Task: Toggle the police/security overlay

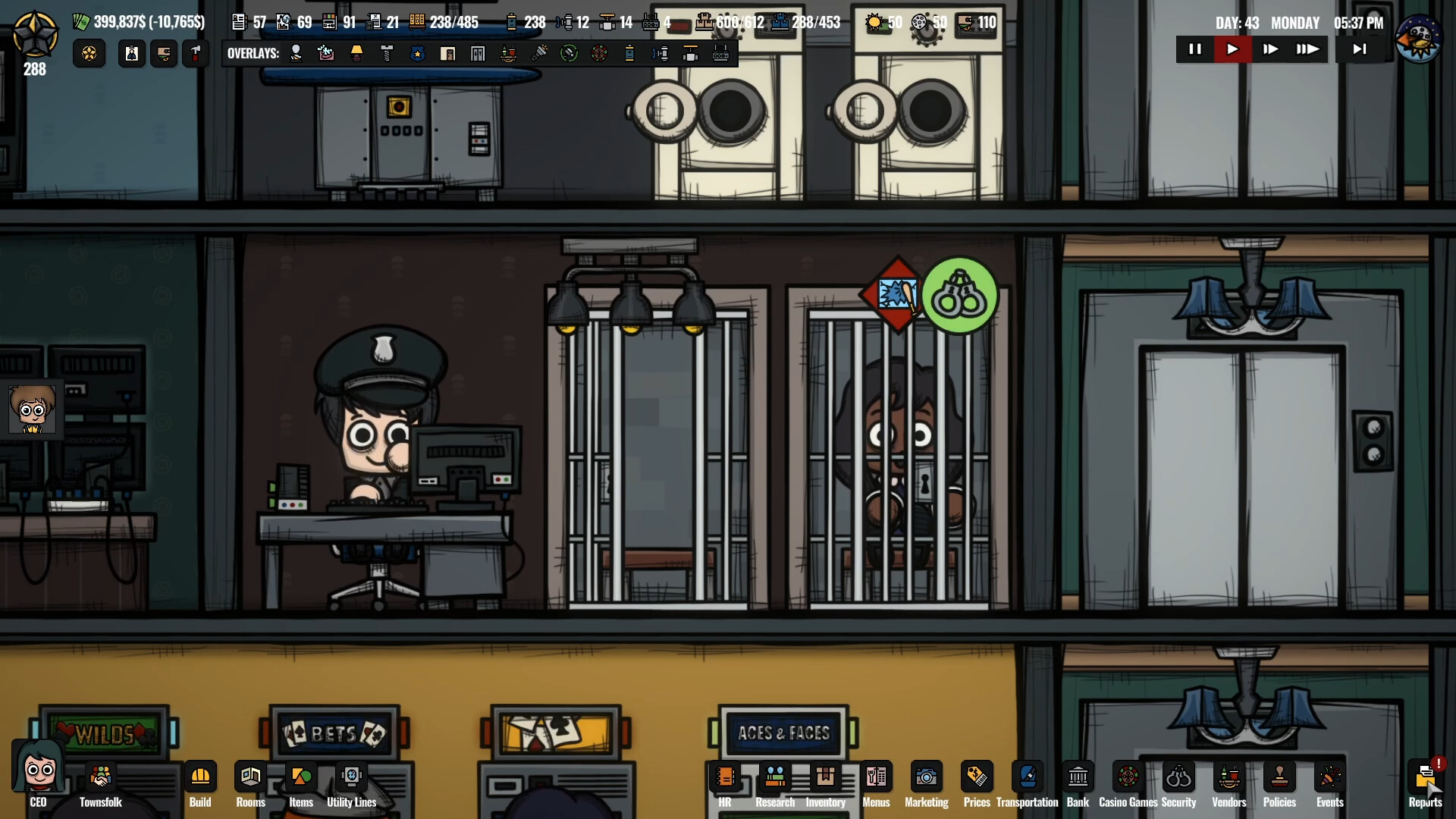Action: tap(419, 53)
